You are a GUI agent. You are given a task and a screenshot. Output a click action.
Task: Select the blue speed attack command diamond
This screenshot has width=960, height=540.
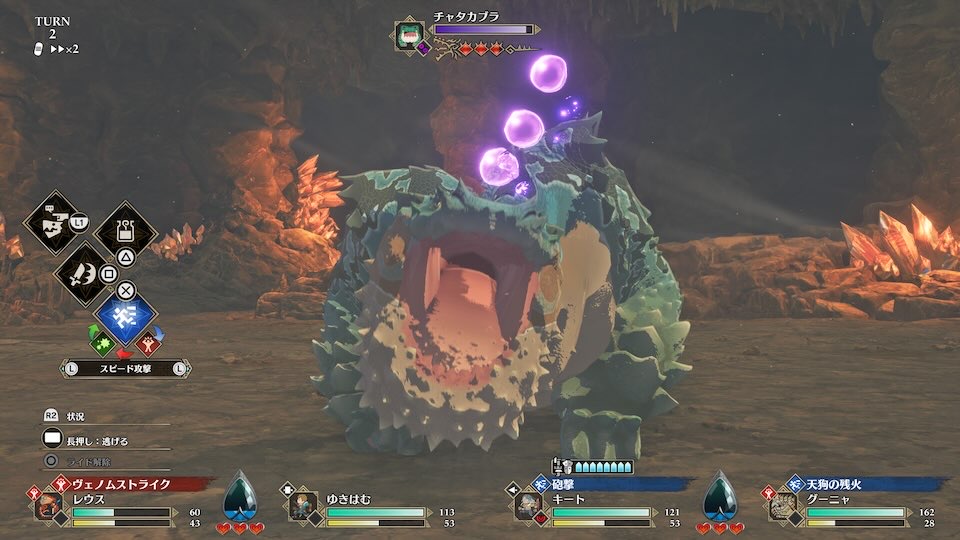tap(125, 320)
